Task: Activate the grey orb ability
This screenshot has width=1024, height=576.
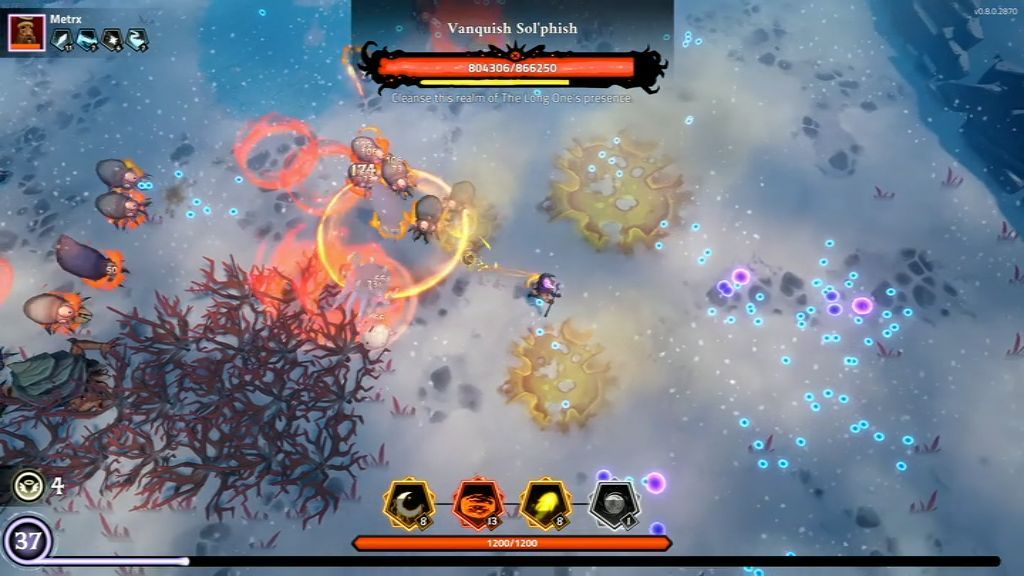Action: (614, 503)
